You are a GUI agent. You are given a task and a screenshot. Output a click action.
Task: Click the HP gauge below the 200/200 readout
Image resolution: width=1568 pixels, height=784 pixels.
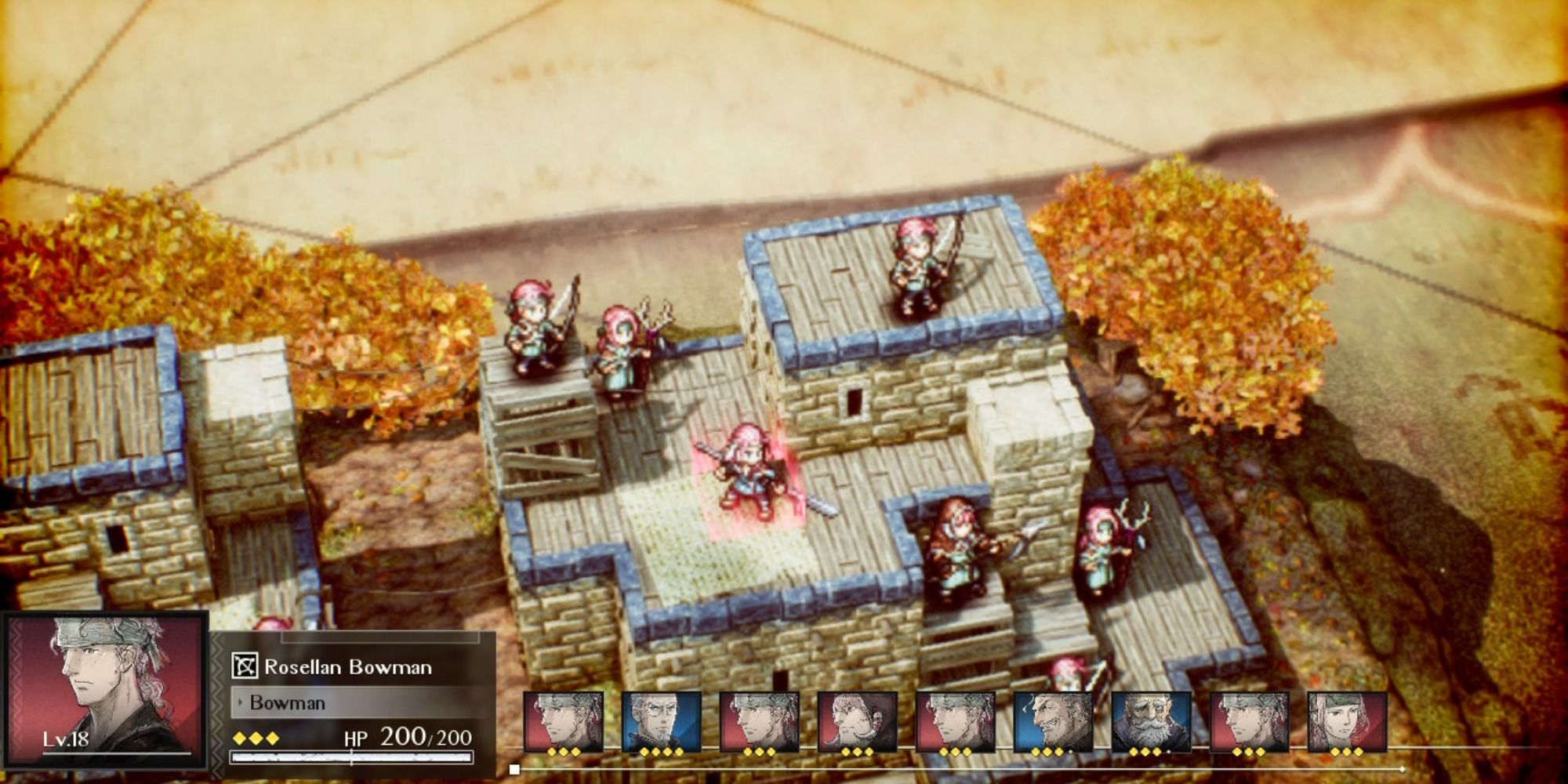351,758
